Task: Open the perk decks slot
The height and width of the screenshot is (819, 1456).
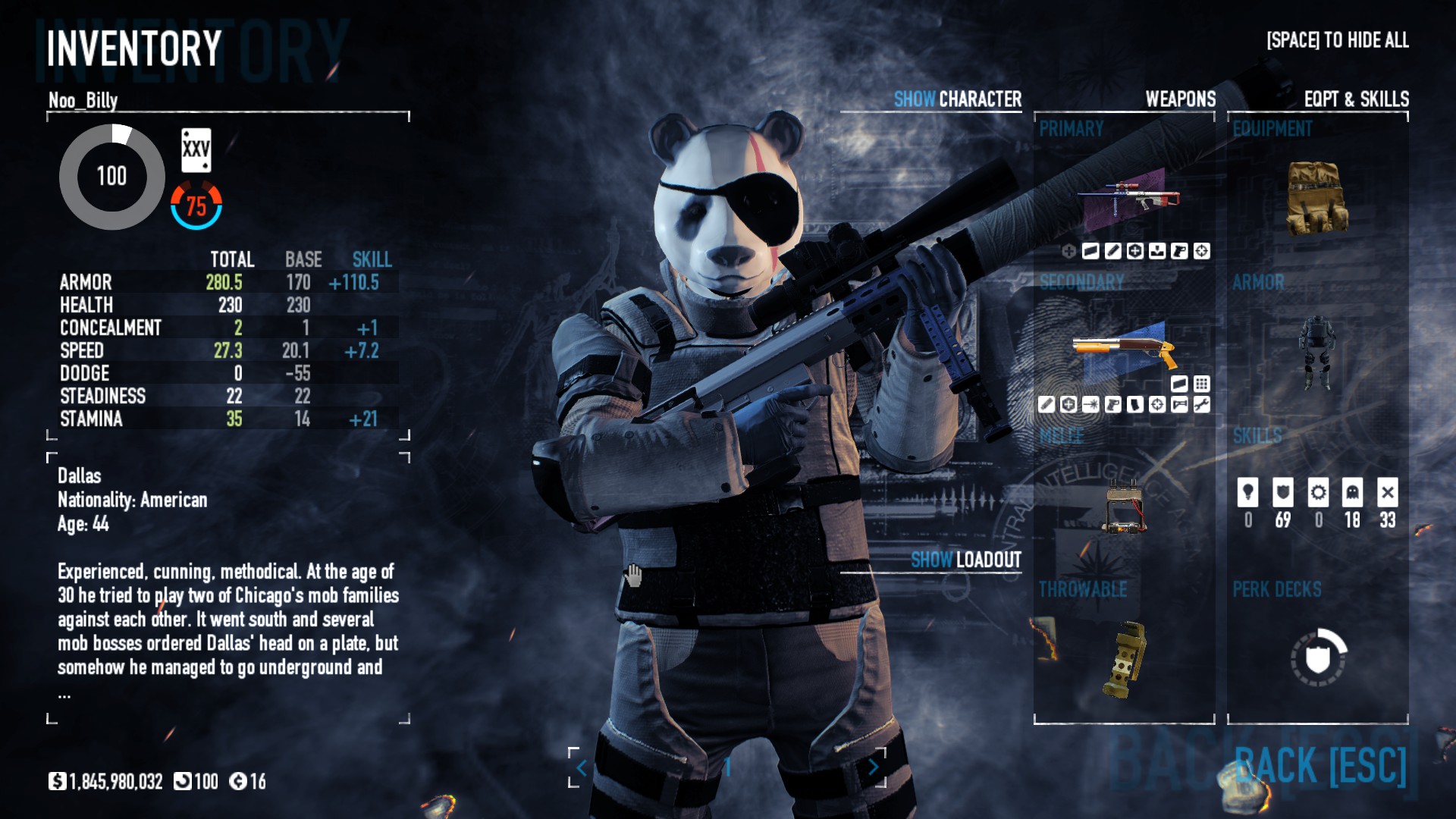Action: 1319,657
